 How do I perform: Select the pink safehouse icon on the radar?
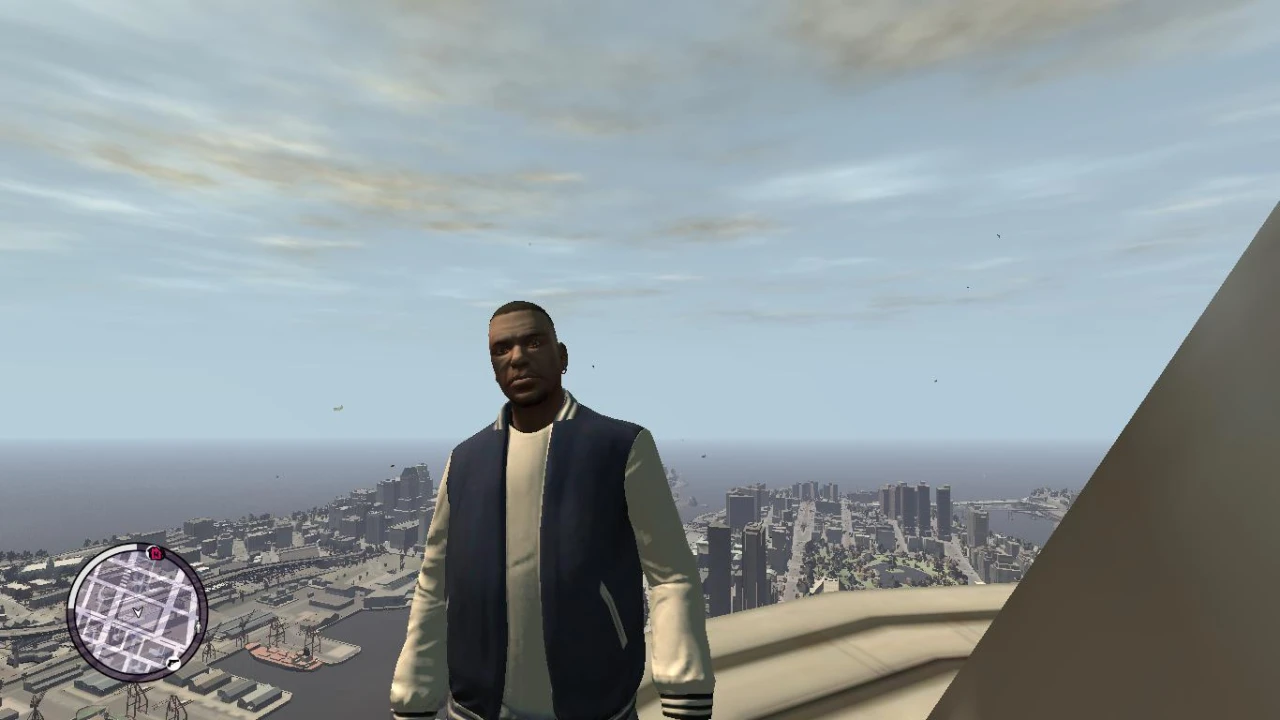pyautogui.click(x=154, y=553)
